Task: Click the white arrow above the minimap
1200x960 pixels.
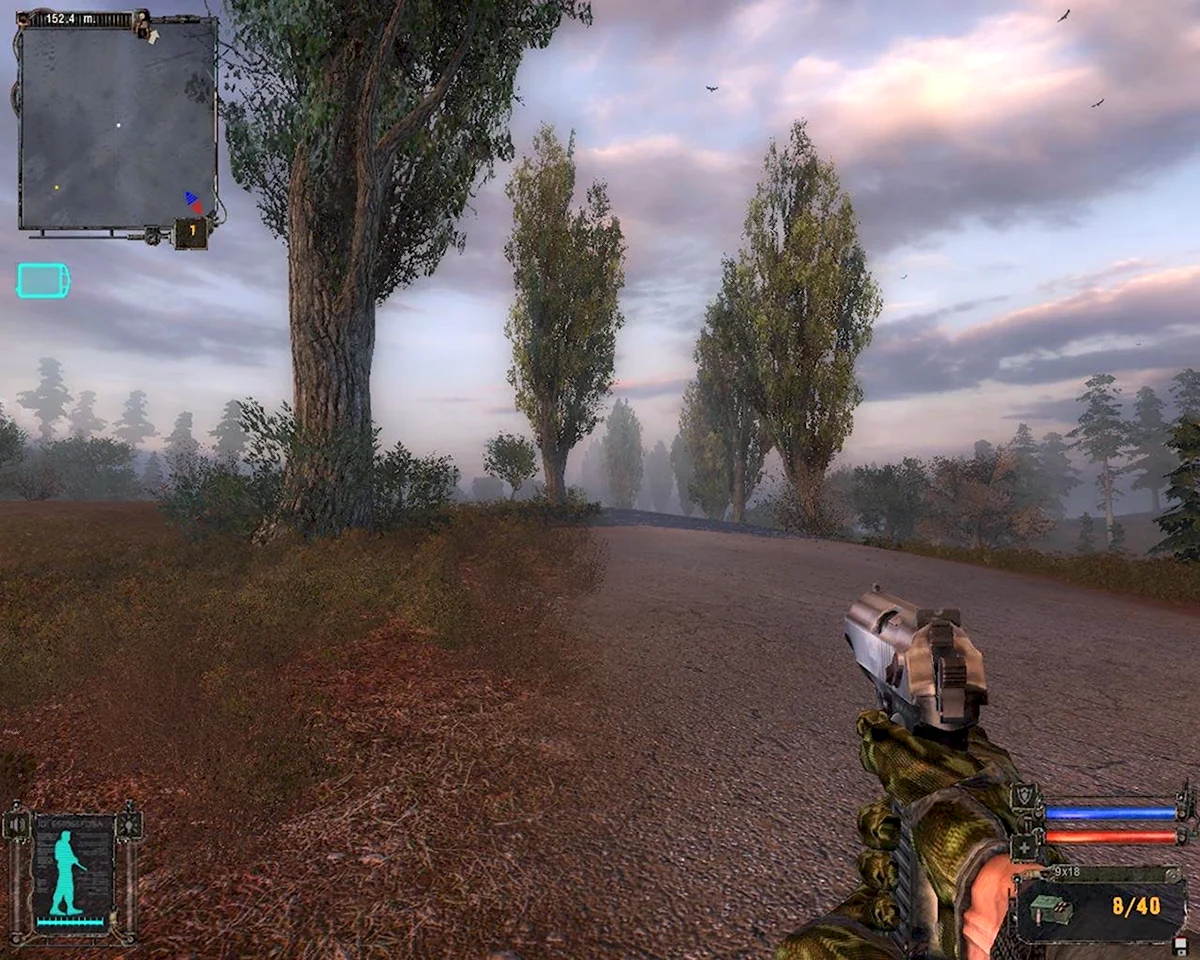Action: pyautogui.click(x=152, y=36)
